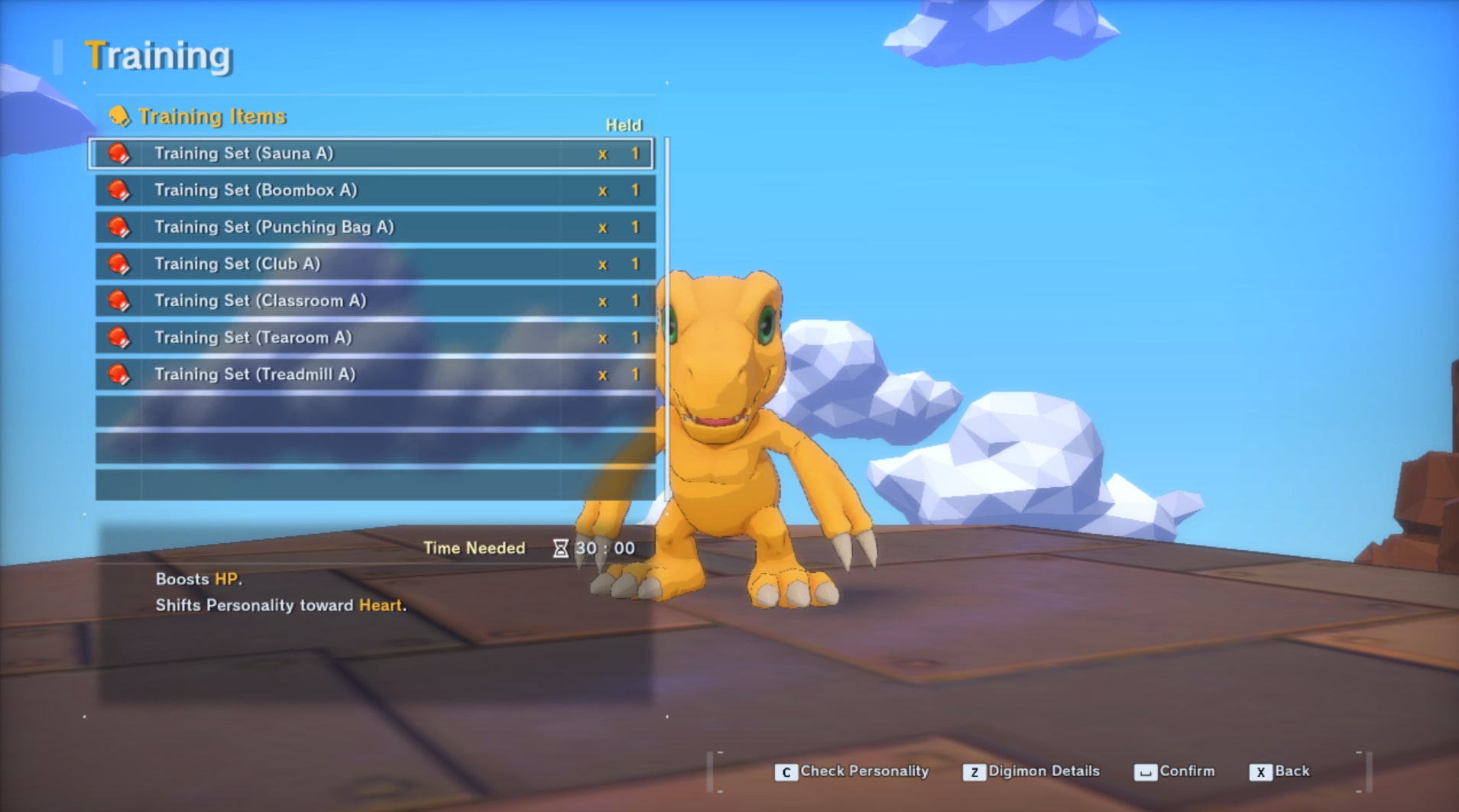Select Training Set (Treadmill A)

coord(374,374)
